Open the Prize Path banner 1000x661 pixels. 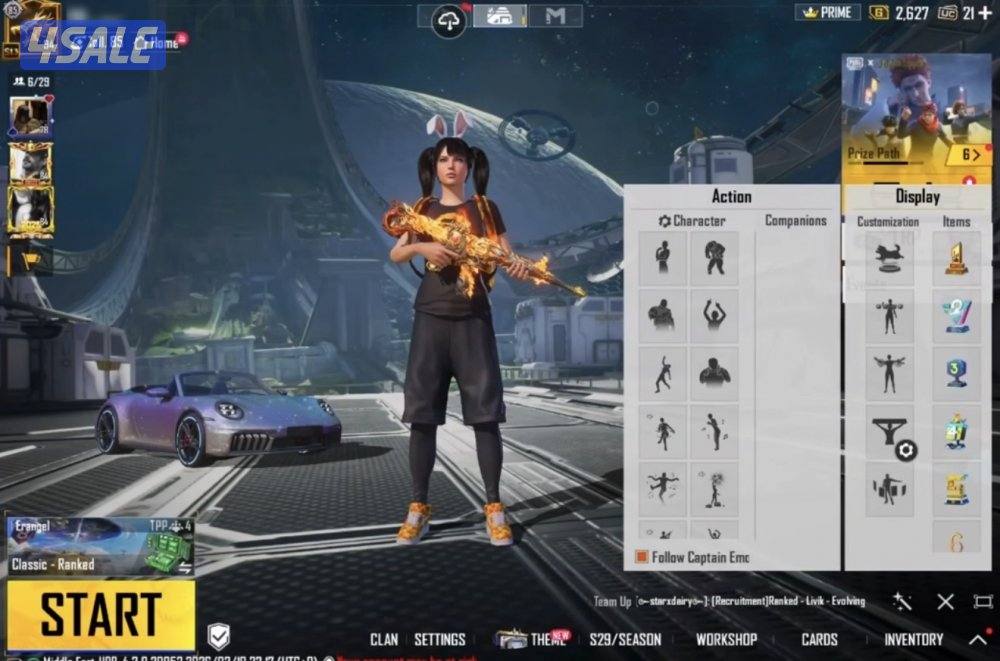coord(917,120)
